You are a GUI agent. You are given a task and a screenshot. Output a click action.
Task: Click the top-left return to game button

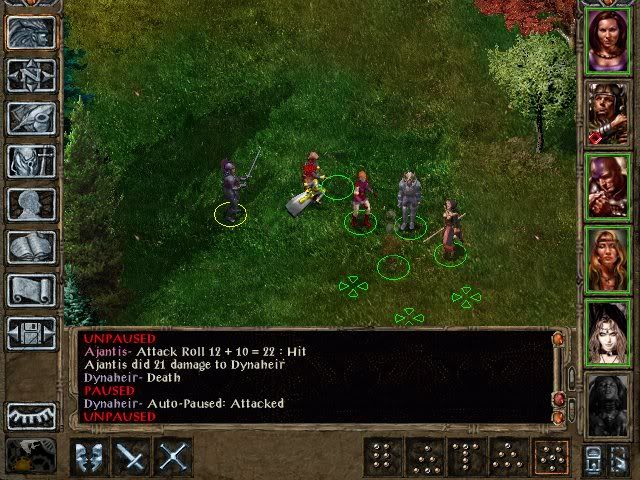(31, 32)
